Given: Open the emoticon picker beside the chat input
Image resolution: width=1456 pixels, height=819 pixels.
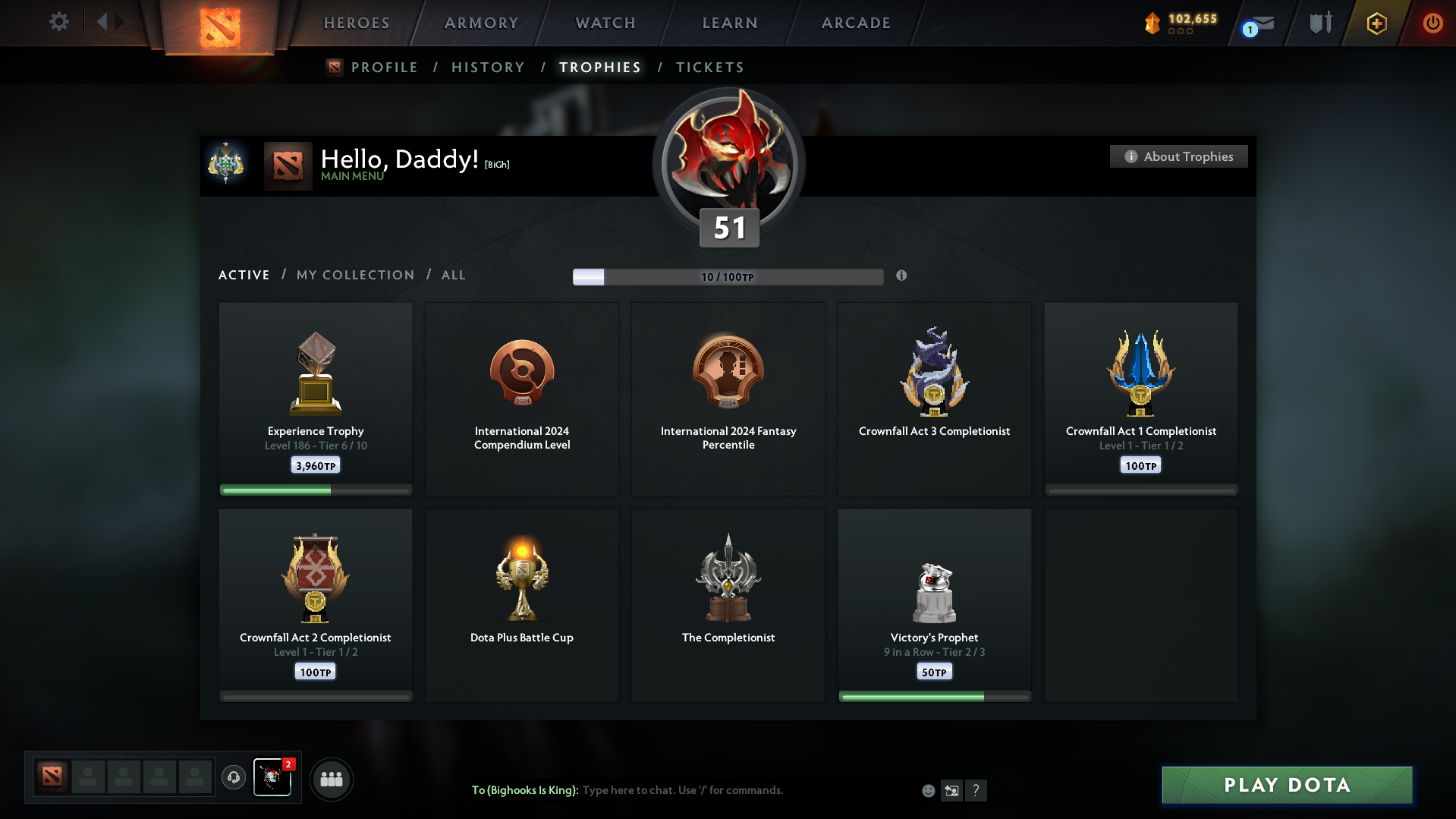Looking at the screenshot, I should (x=927, y=790).
